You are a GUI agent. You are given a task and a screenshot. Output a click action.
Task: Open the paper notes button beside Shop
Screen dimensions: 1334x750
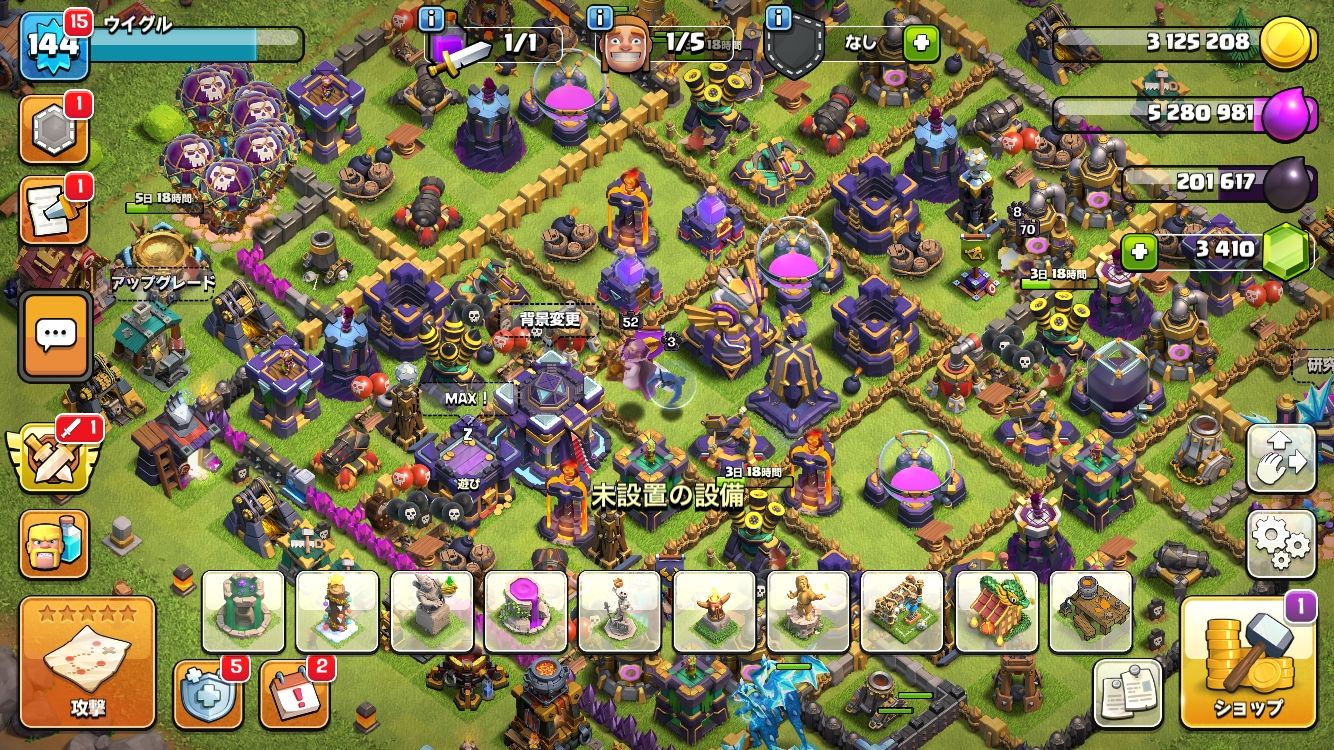coord(1127,692)
